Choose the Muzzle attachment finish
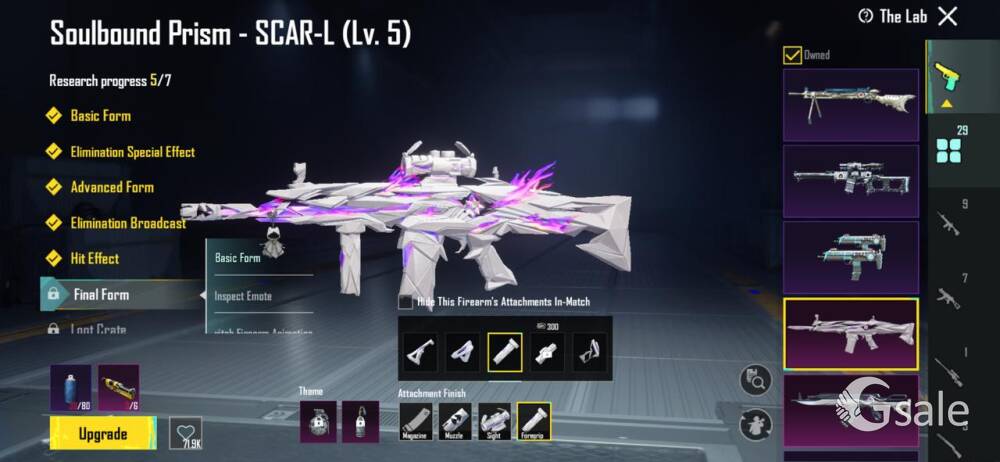This screenshot has height=462, width=1000. pos(456,421)
